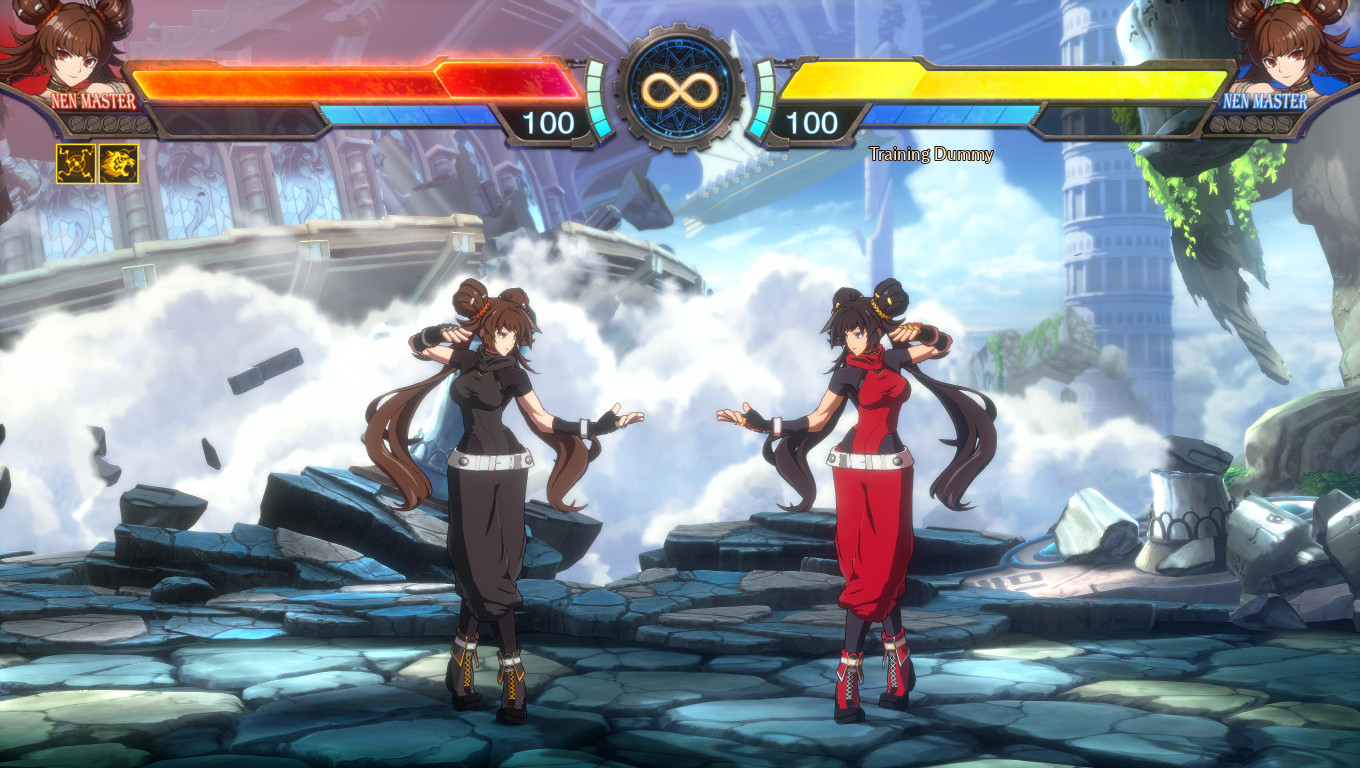Toggle the last round-win coin under Player 2

pos(1284,124)
